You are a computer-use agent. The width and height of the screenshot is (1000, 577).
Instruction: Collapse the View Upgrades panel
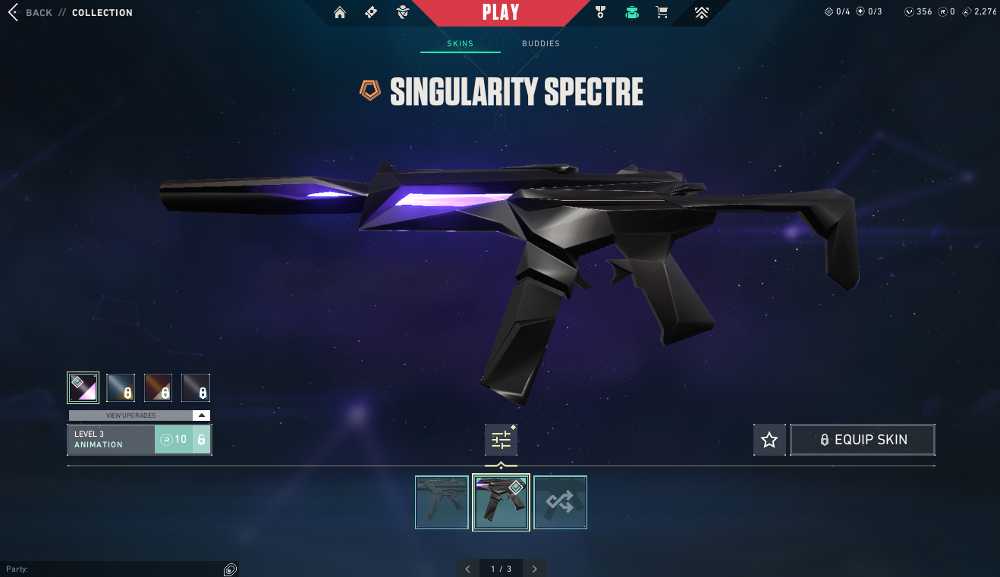(x=201, y=415)
